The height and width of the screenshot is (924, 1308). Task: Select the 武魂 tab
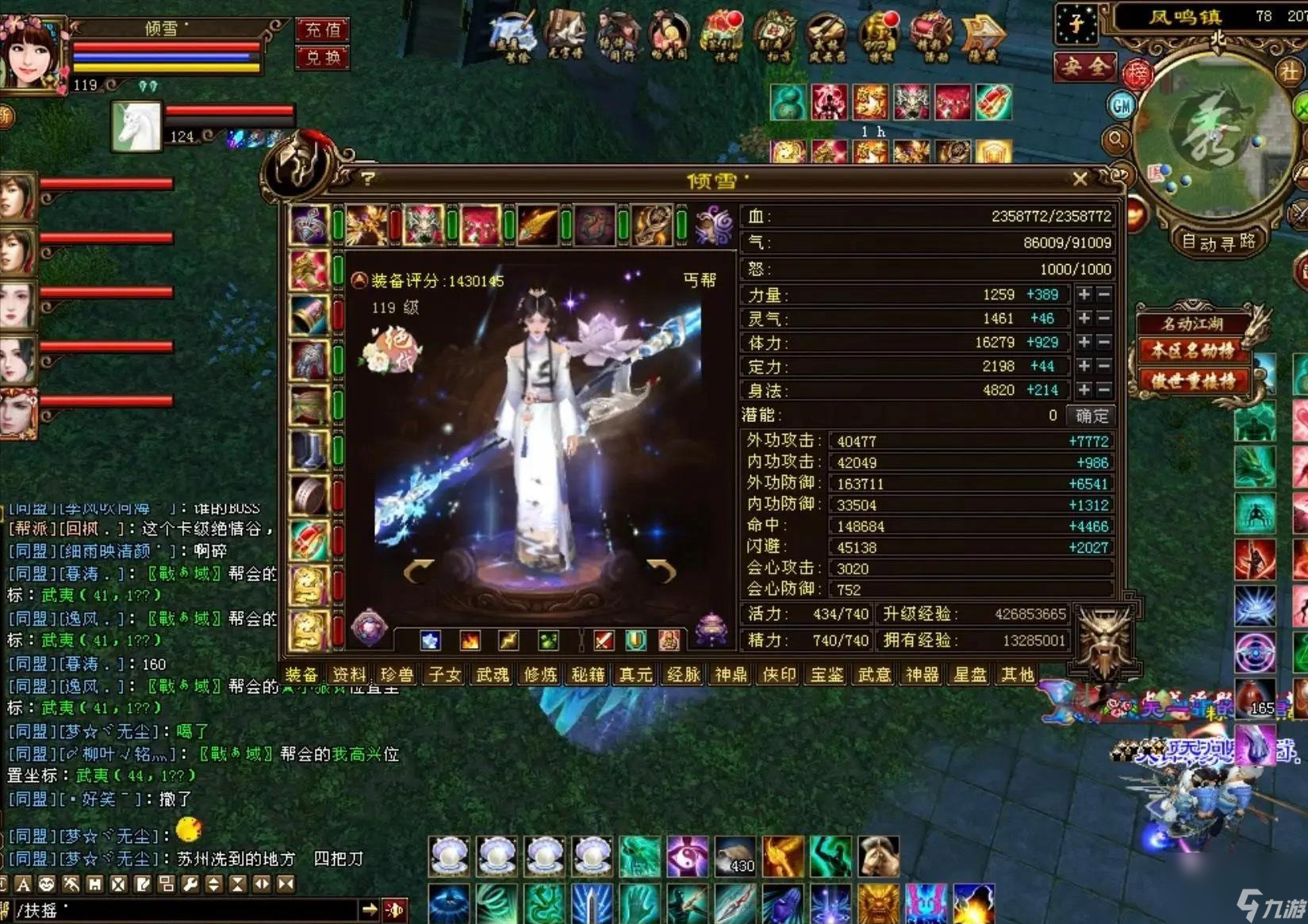(x=493, y=675)
